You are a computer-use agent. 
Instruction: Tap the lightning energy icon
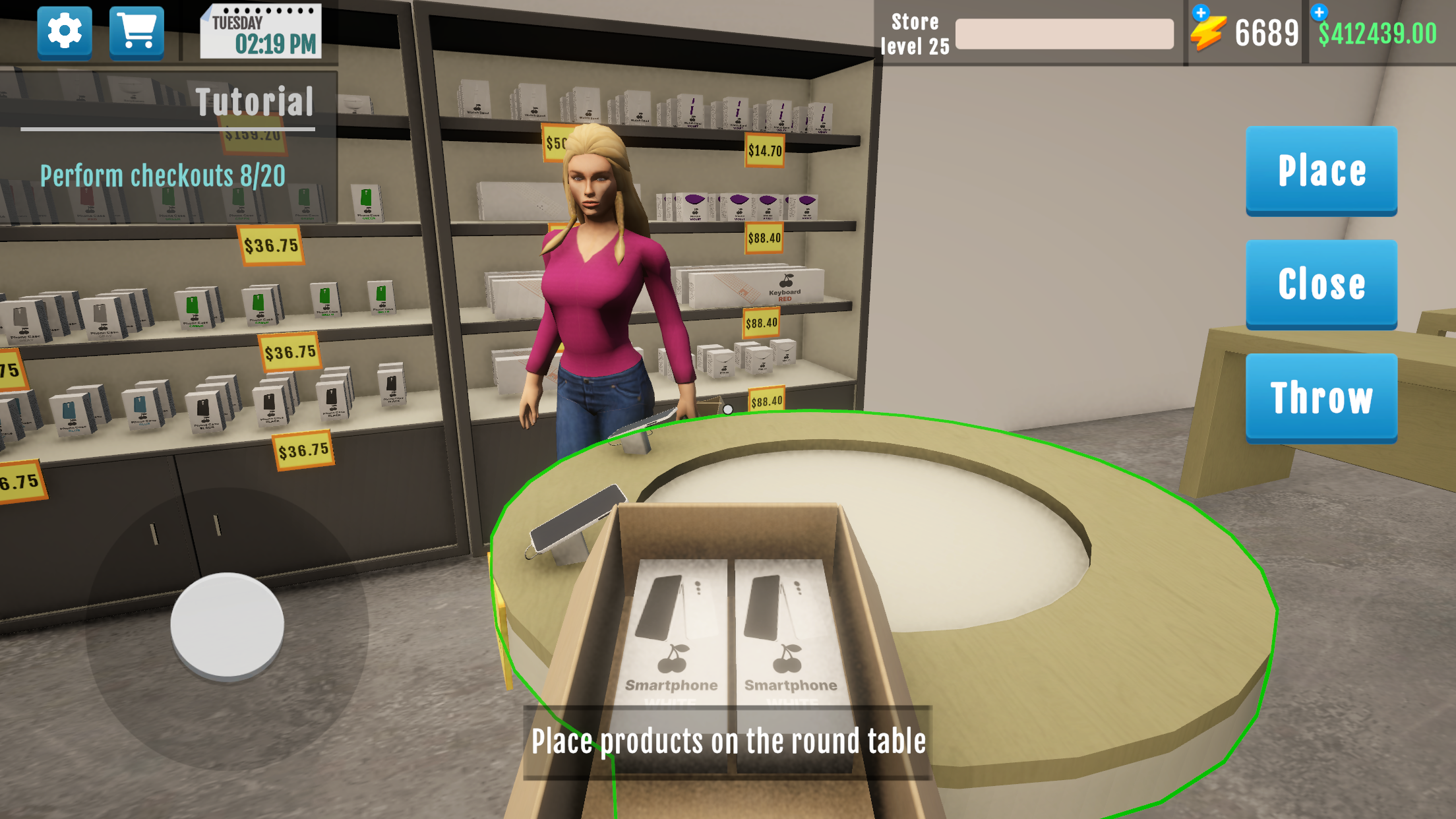(1209, 30)
